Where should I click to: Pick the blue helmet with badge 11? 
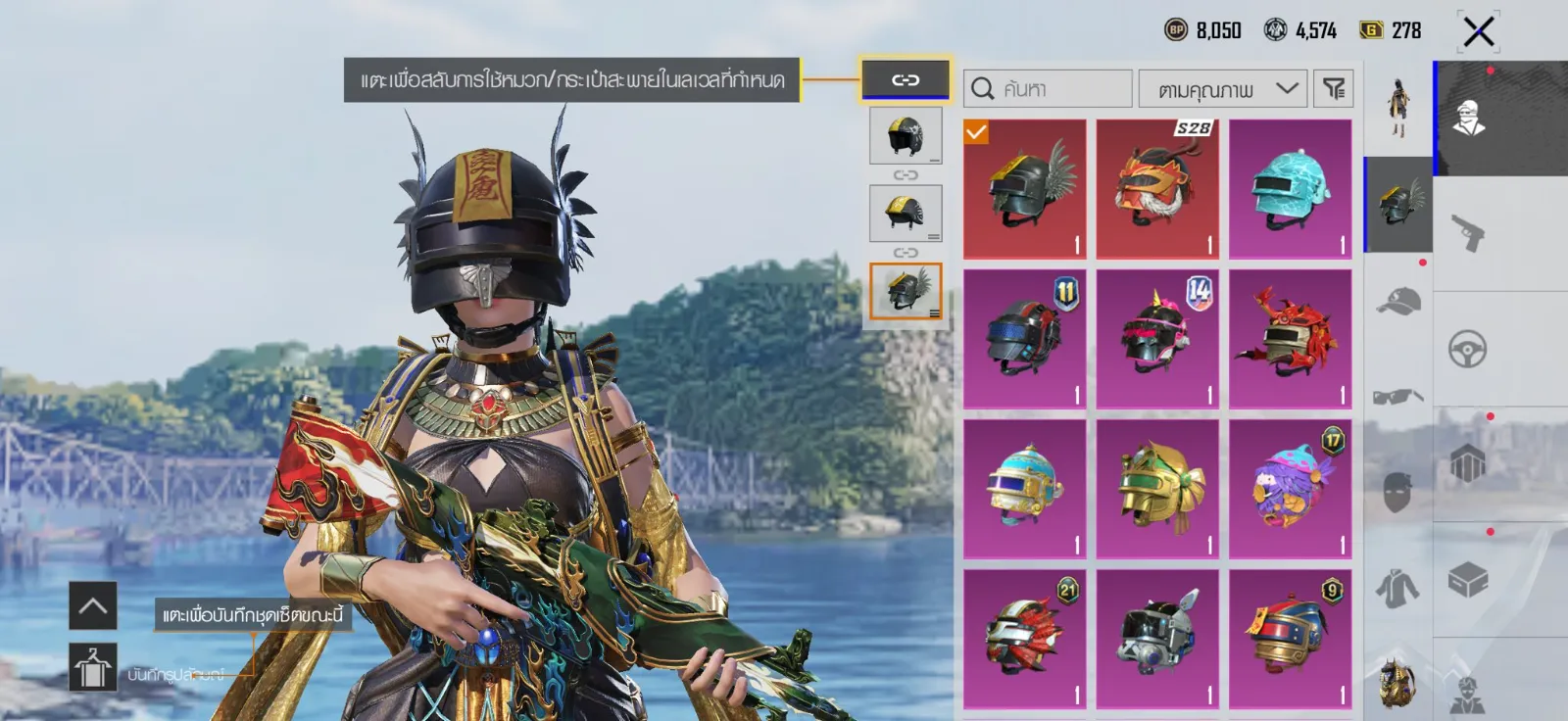coord(1024,339)
